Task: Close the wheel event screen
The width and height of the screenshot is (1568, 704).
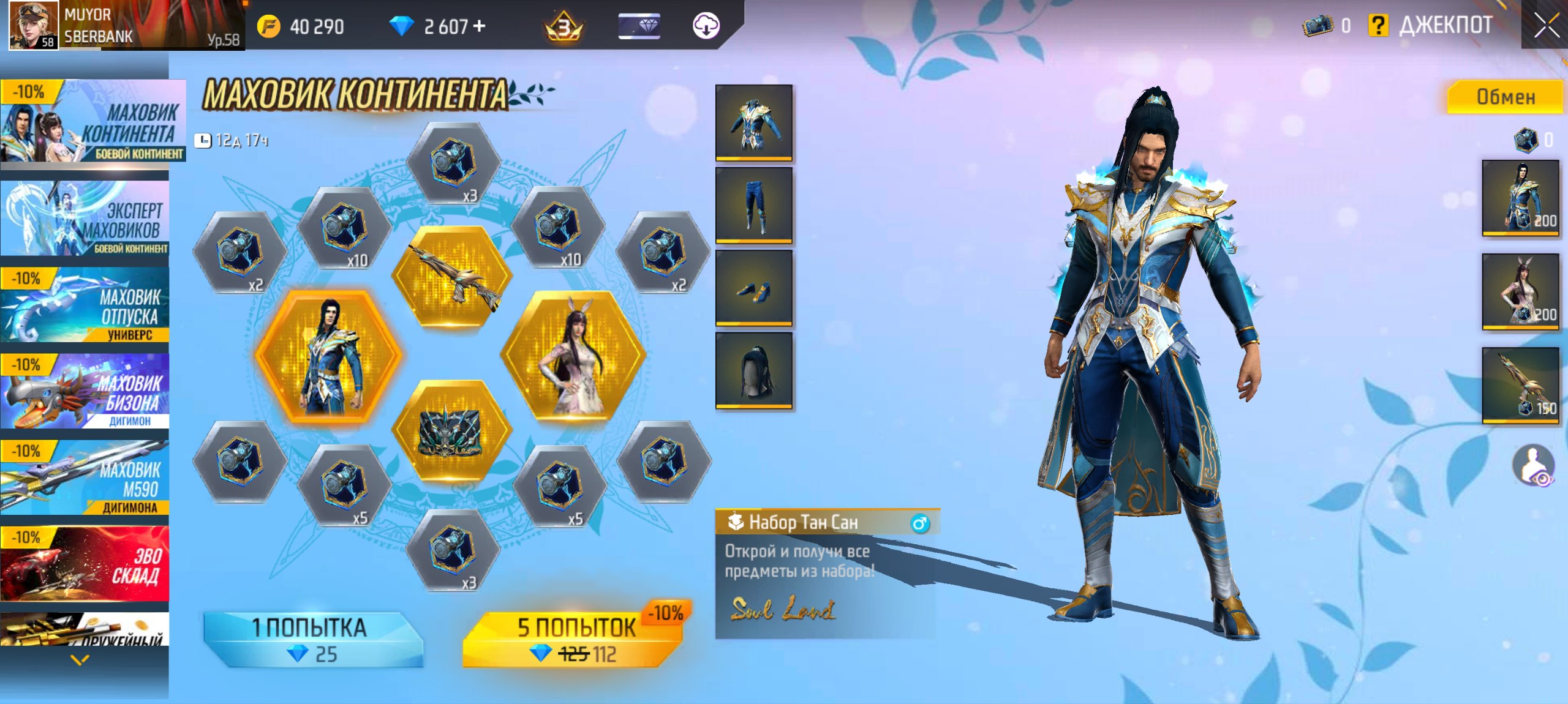Action: tap(1546, 26)
